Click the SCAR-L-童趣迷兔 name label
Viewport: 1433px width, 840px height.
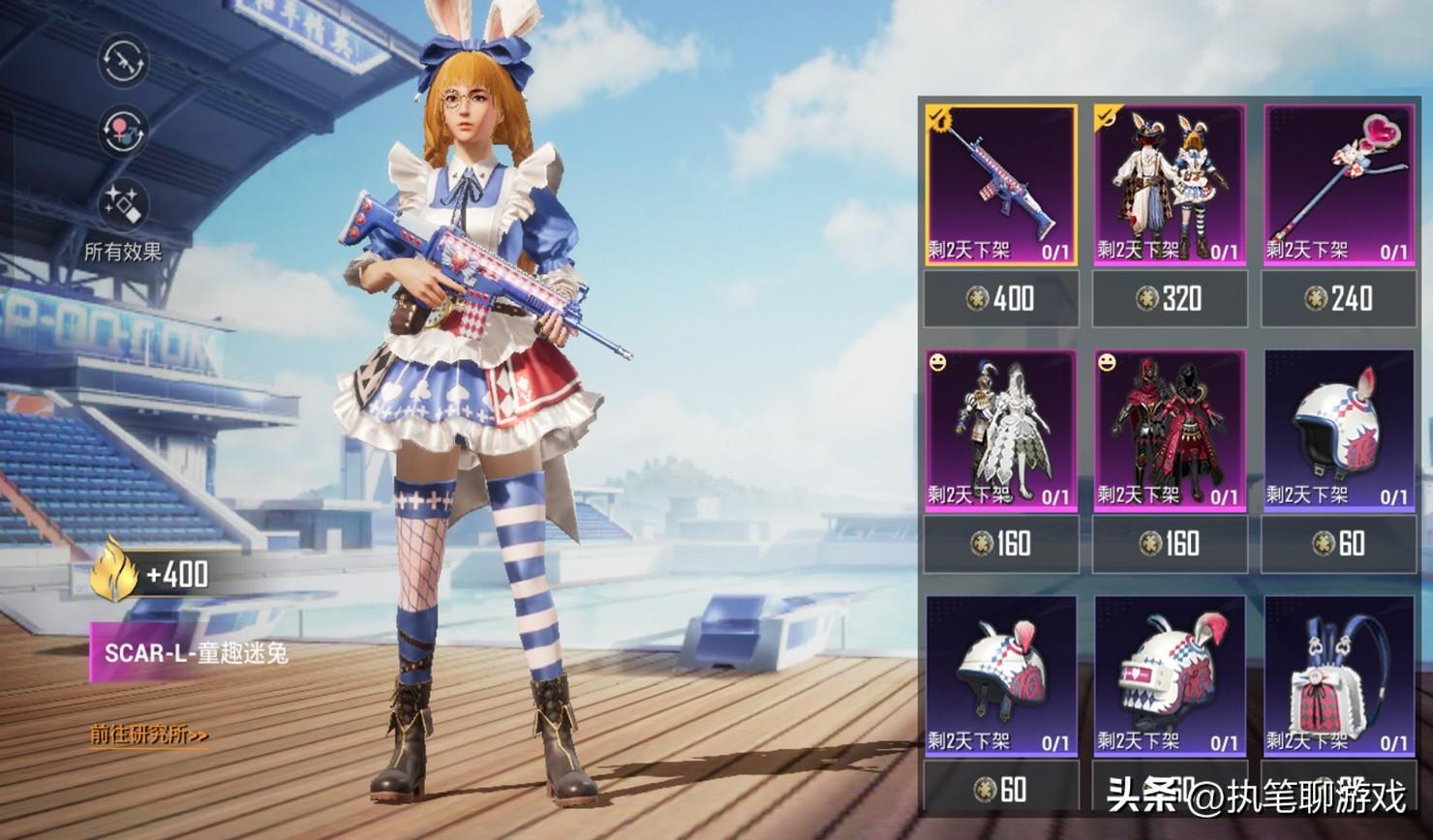pos(196,653)
